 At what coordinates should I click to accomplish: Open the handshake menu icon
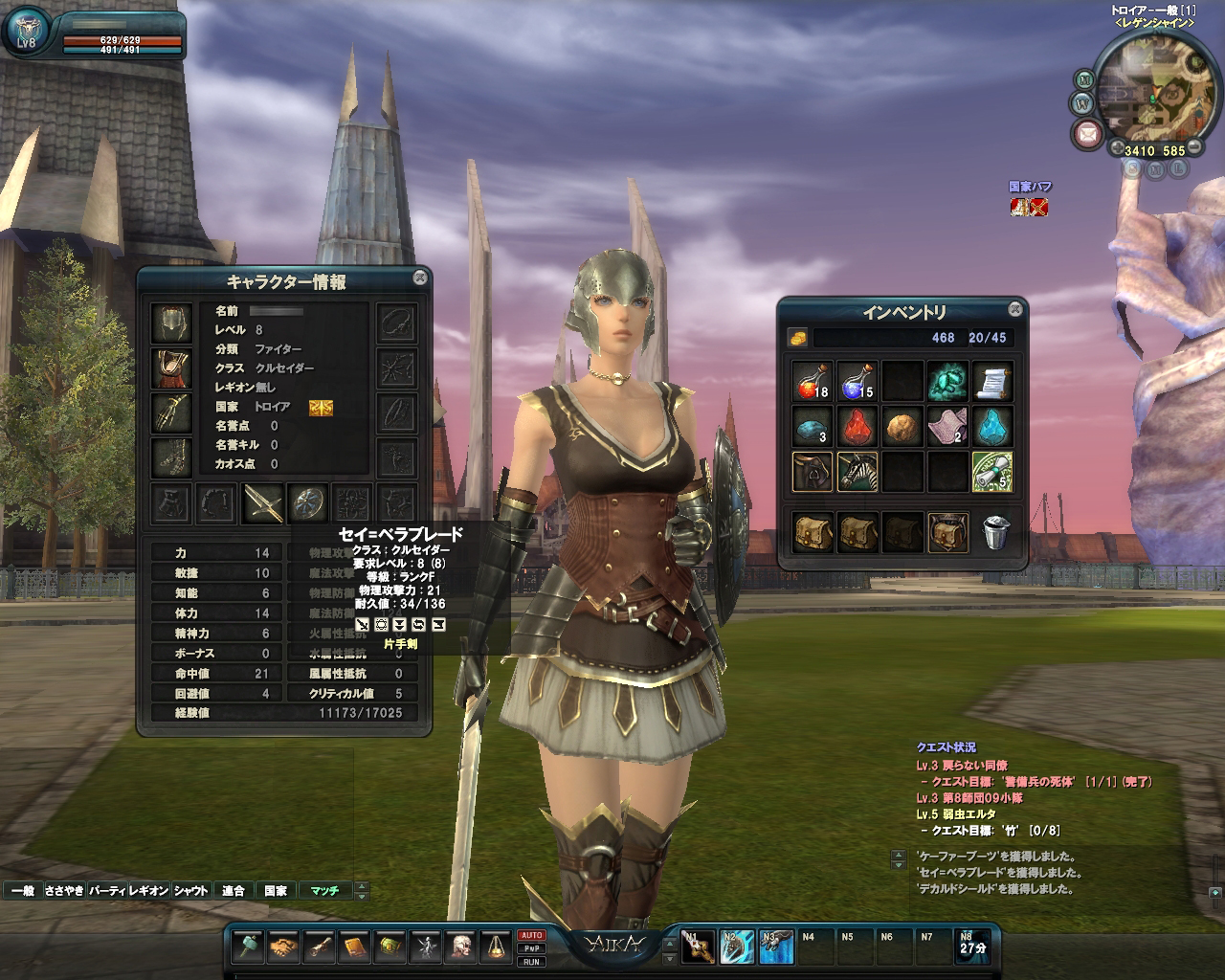coord(283,947)
